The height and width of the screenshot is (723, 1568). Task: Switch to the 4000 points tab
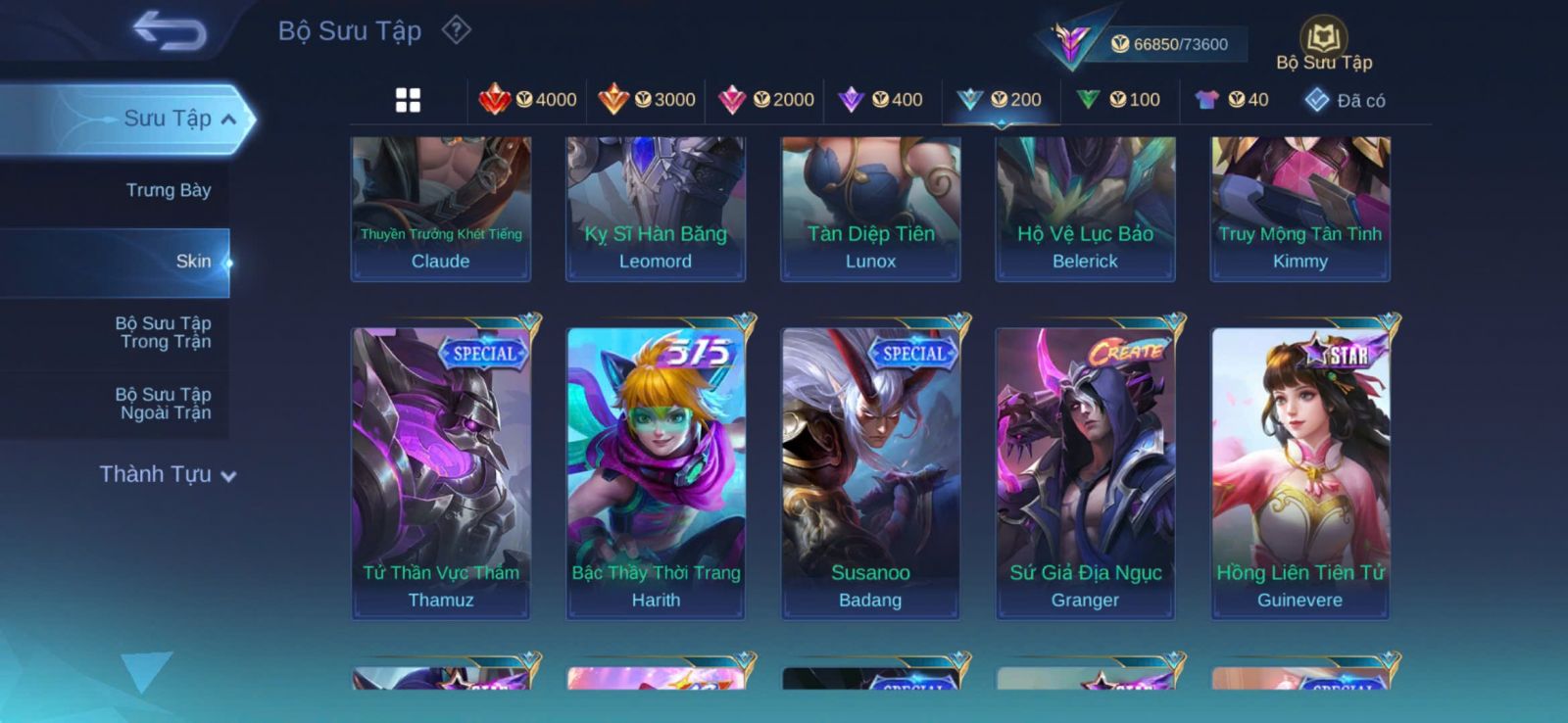tap(527, 100)
